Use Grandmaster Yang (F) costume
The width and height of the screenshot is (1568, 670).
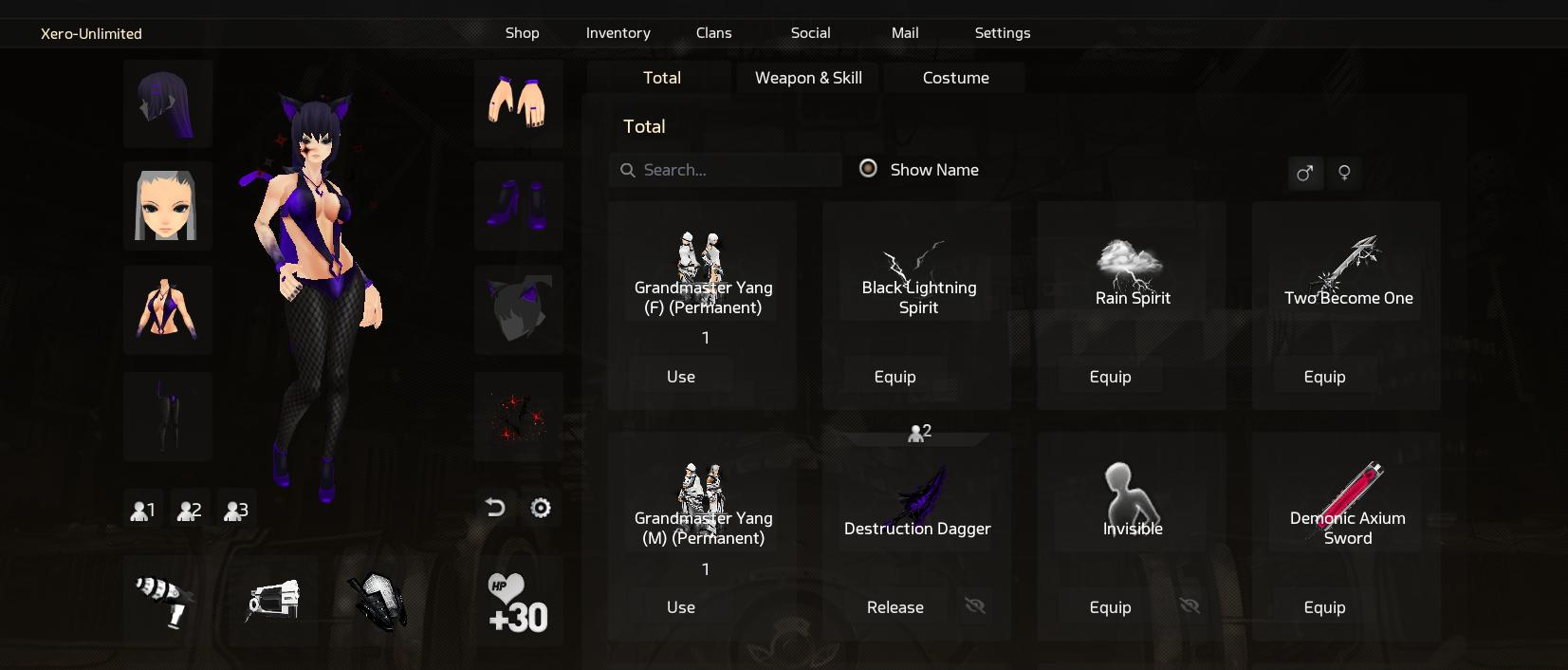681,377
